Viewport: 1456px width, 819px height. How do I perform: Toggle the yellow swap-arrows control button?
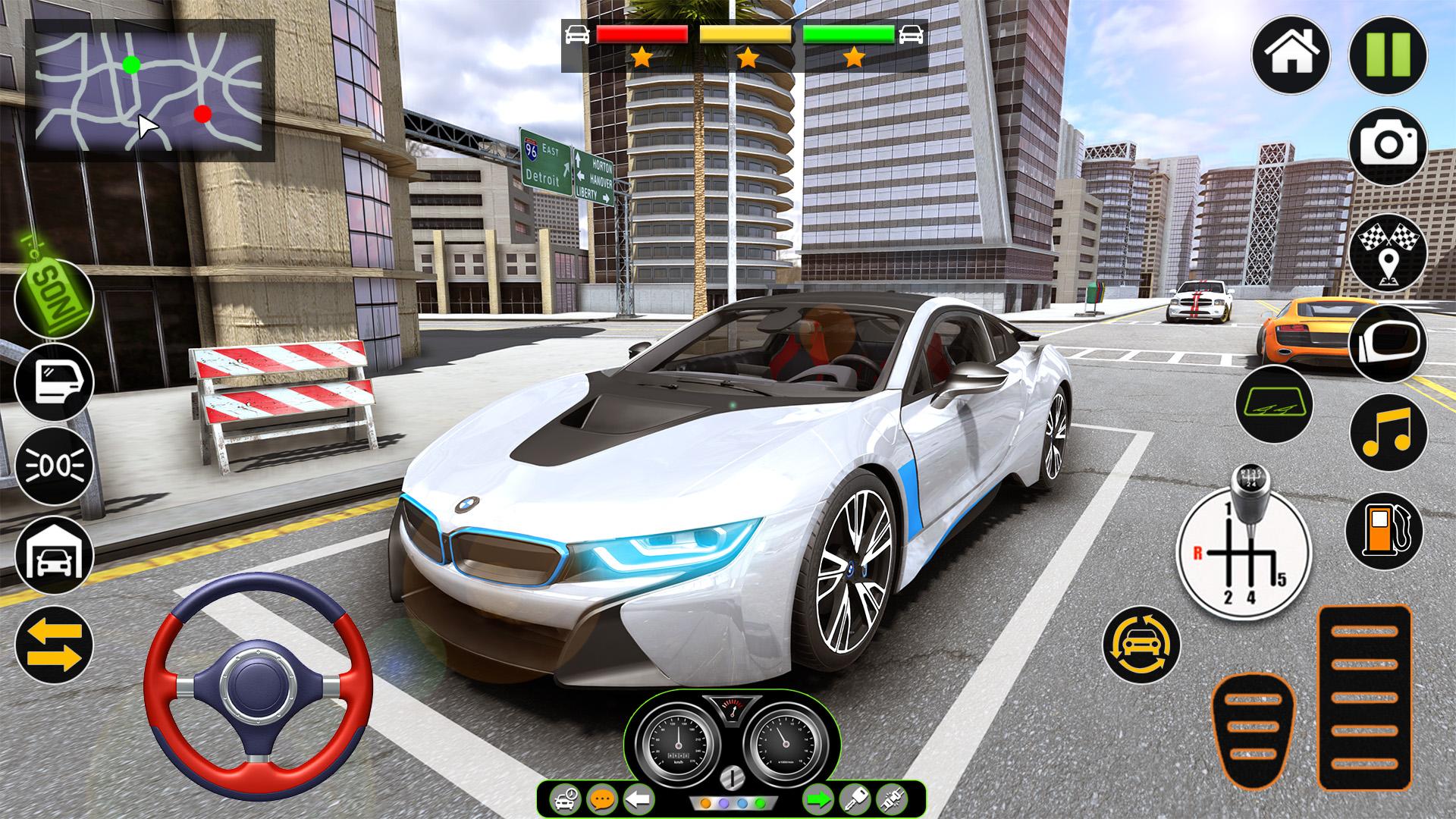pos(54,645)
